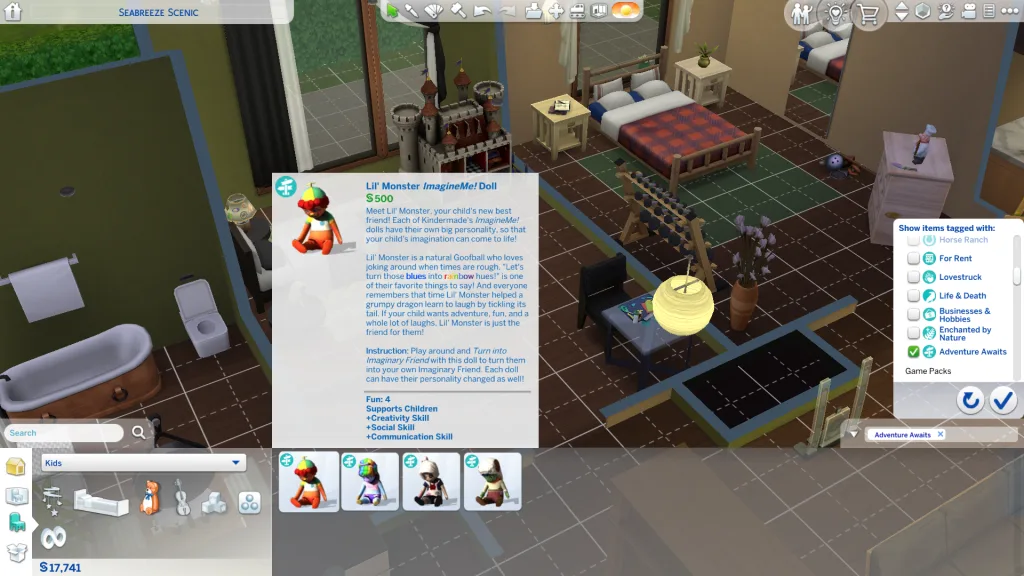Image resolution: width=1024 pixels, height=576 pixels.
Task: Choose the rainbow-haired ImagineMe doll
Action: [x=370, y=482]
